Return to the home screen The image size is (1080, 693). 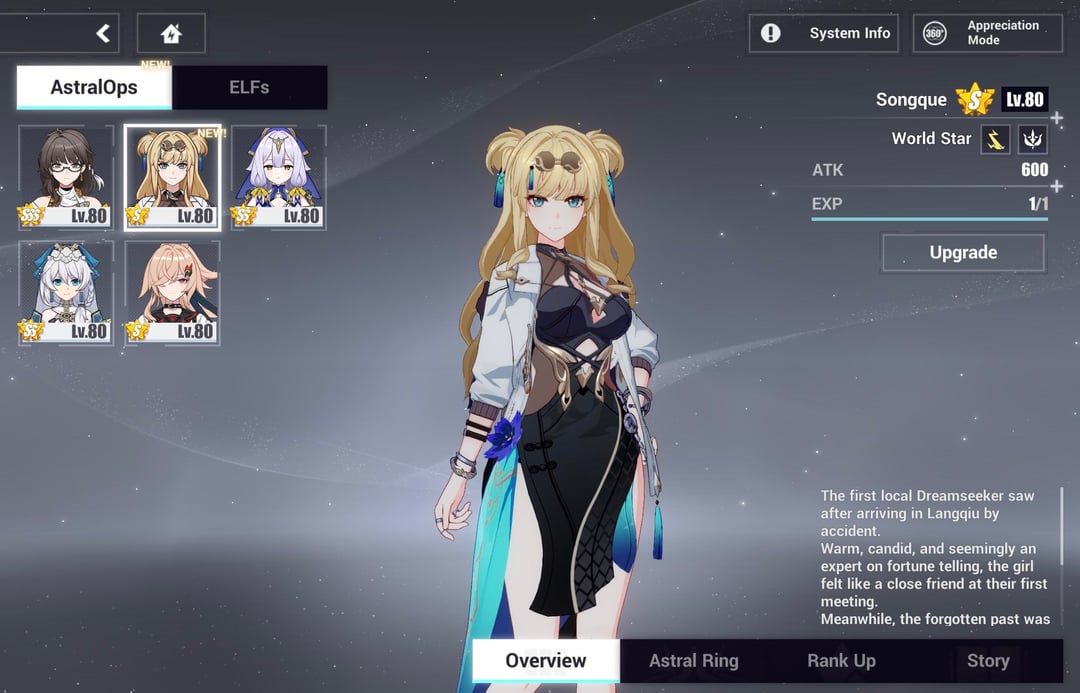(x=171, y=34)
